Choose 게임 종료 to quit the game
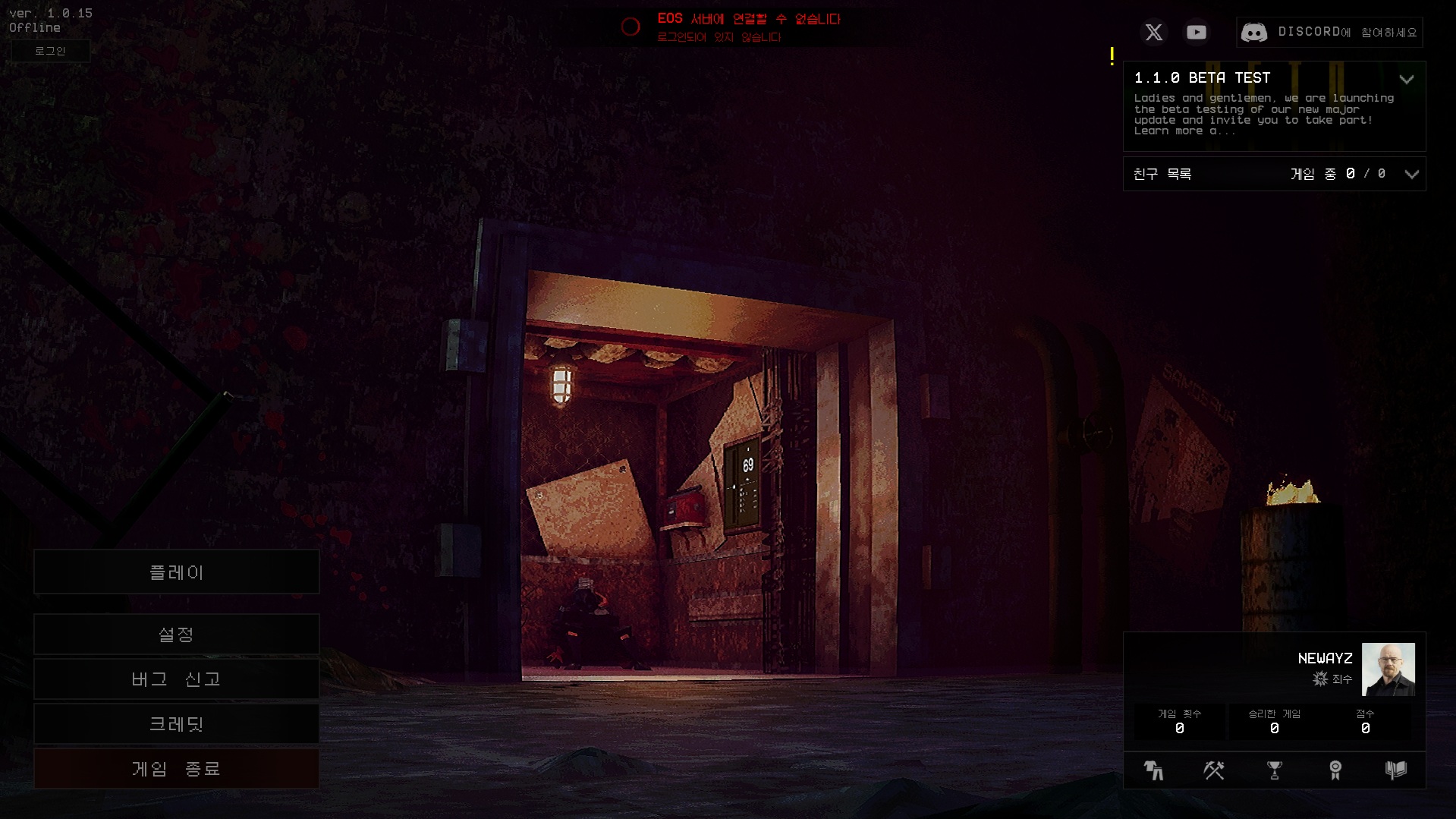 click(176, 769)
